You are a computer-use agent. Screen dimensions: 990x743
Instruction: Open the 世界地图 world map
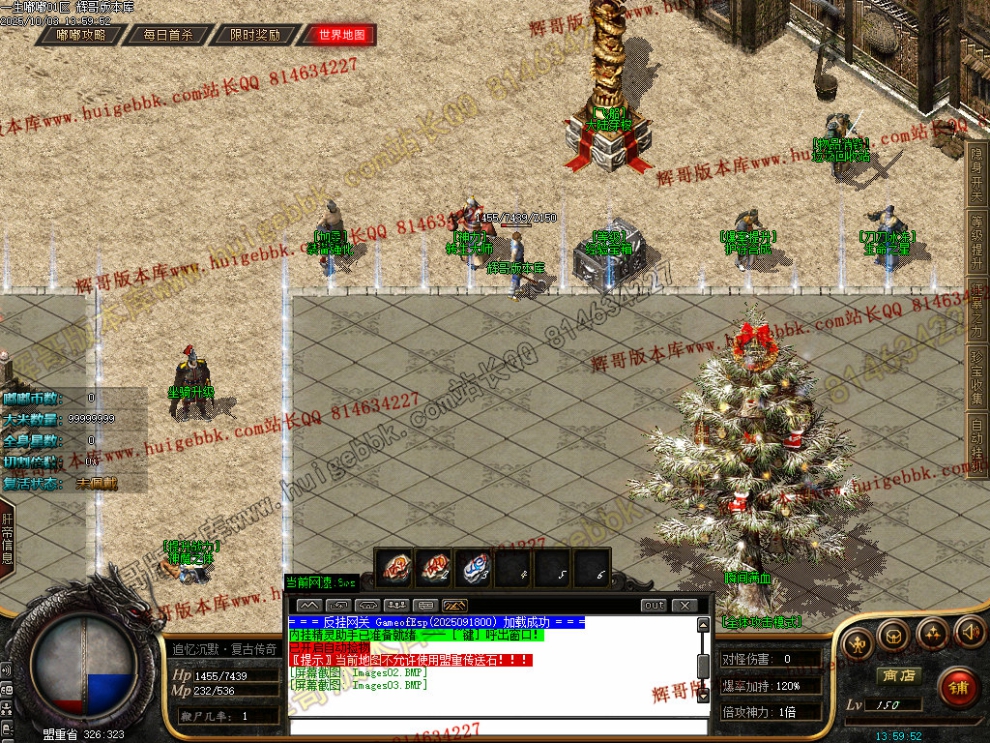(x=343, y=34)
